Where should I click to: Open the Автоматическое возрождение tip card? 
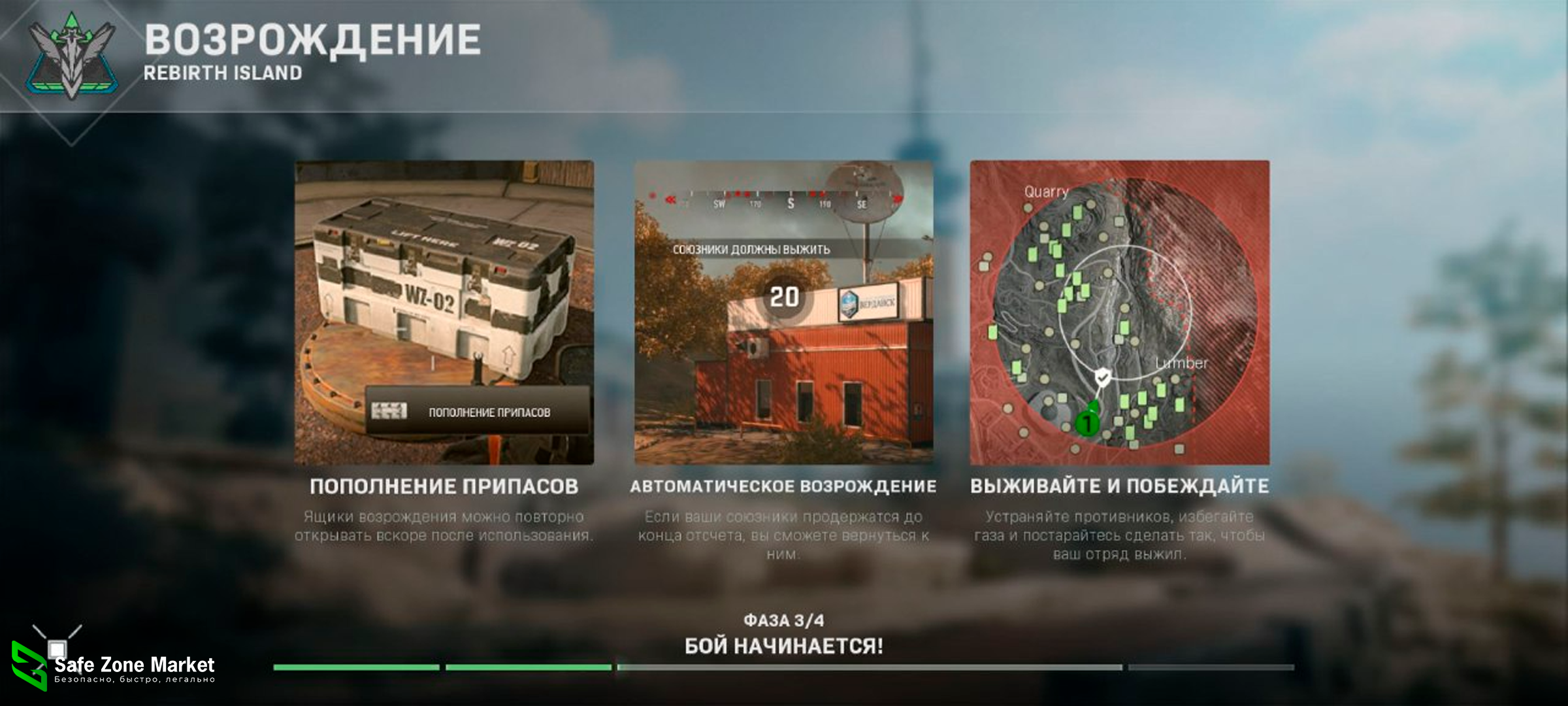783,312
